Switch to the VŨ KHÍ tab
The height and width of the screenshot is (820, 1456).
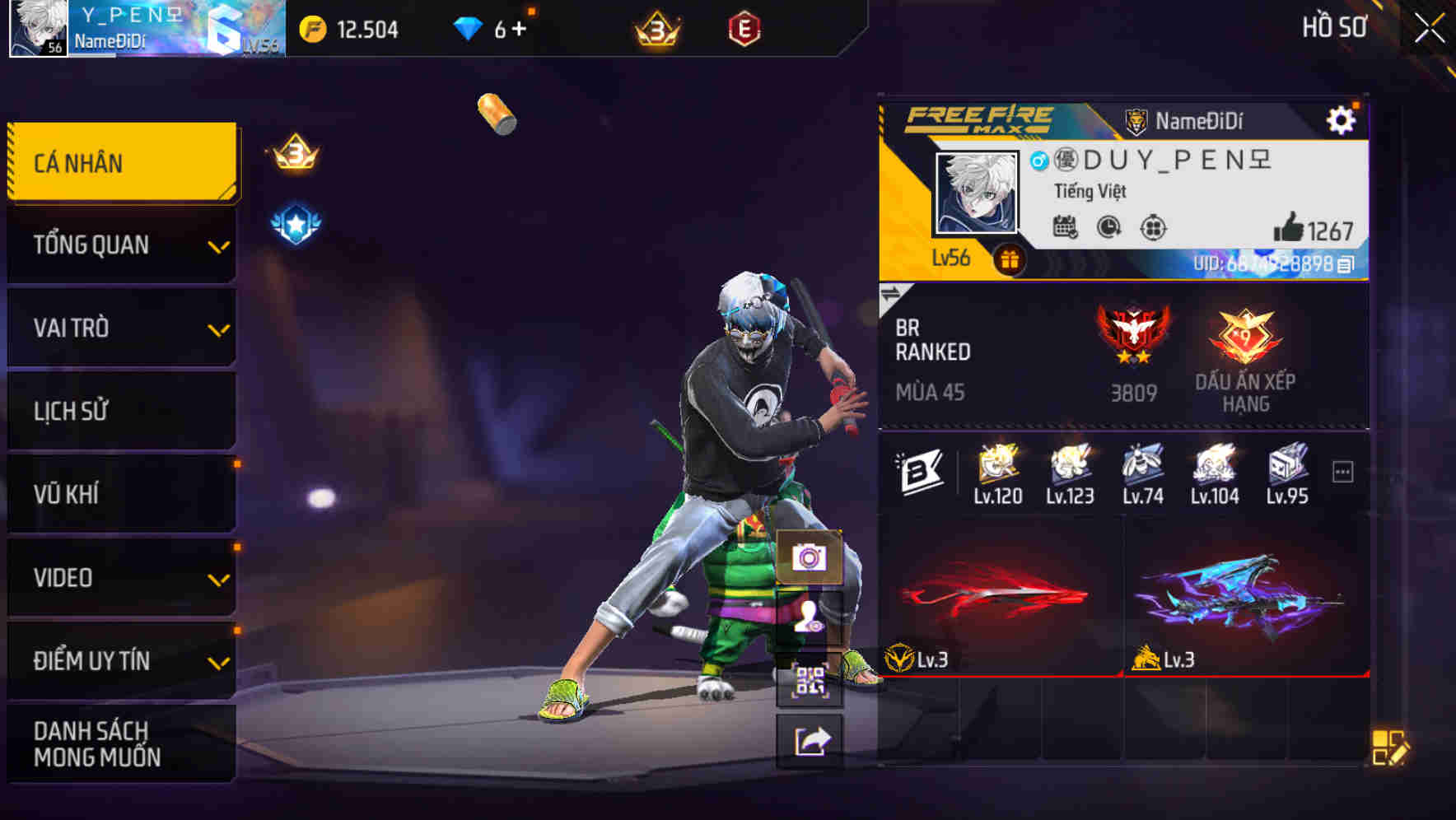(120, 493)
